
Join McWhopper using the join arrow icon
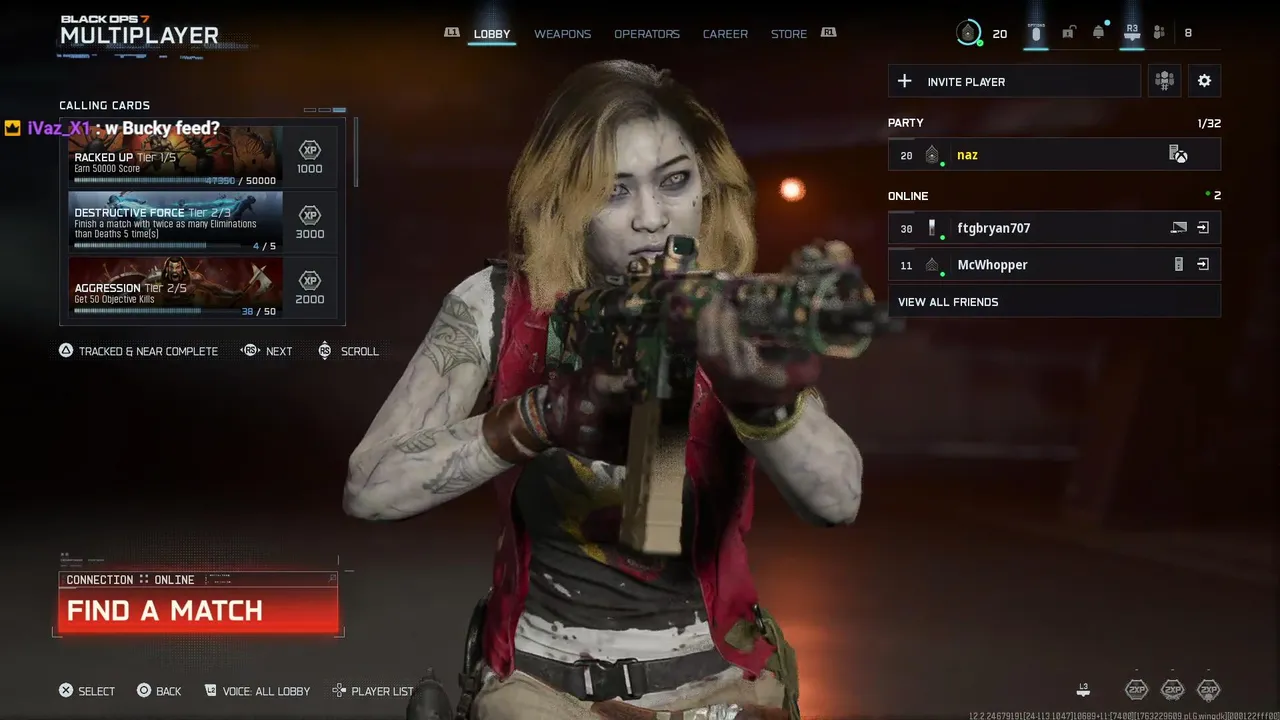(1203, 265)
